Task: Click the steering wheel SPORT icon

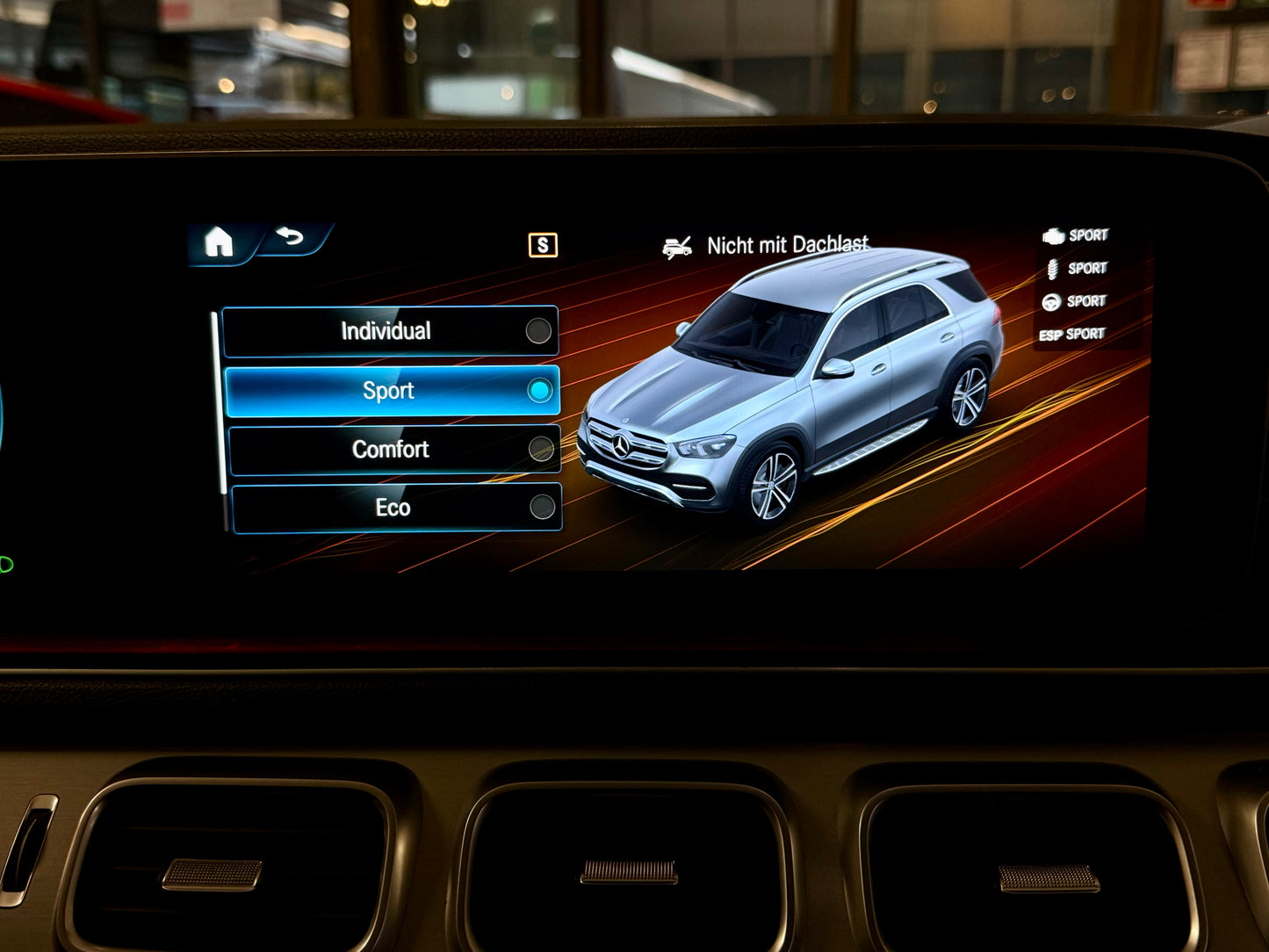Action: 1051,300
